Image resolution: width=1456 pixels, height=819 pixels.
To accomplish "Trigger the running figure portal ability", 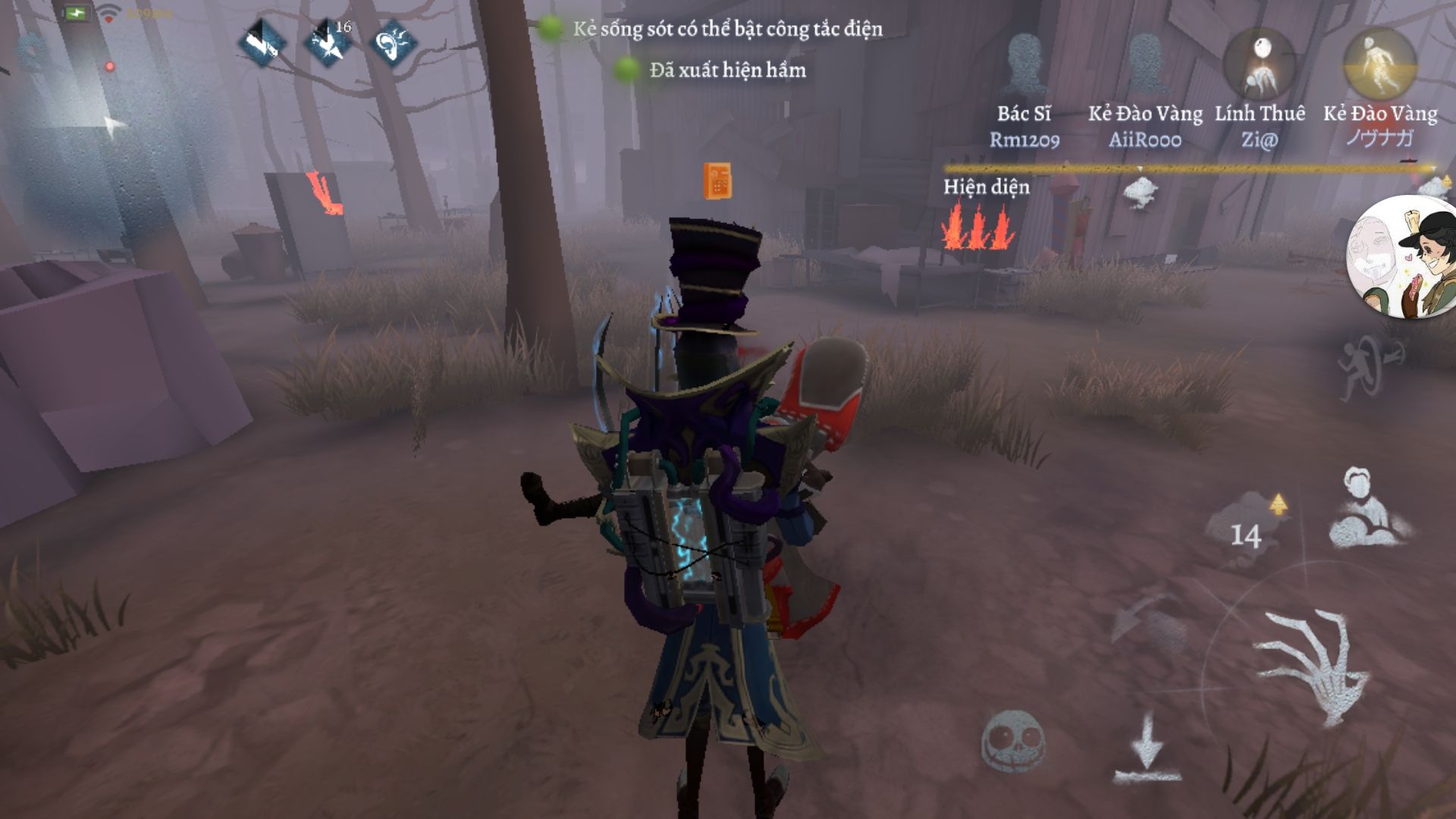I will pyautogui.click(x=1370, y=369).
